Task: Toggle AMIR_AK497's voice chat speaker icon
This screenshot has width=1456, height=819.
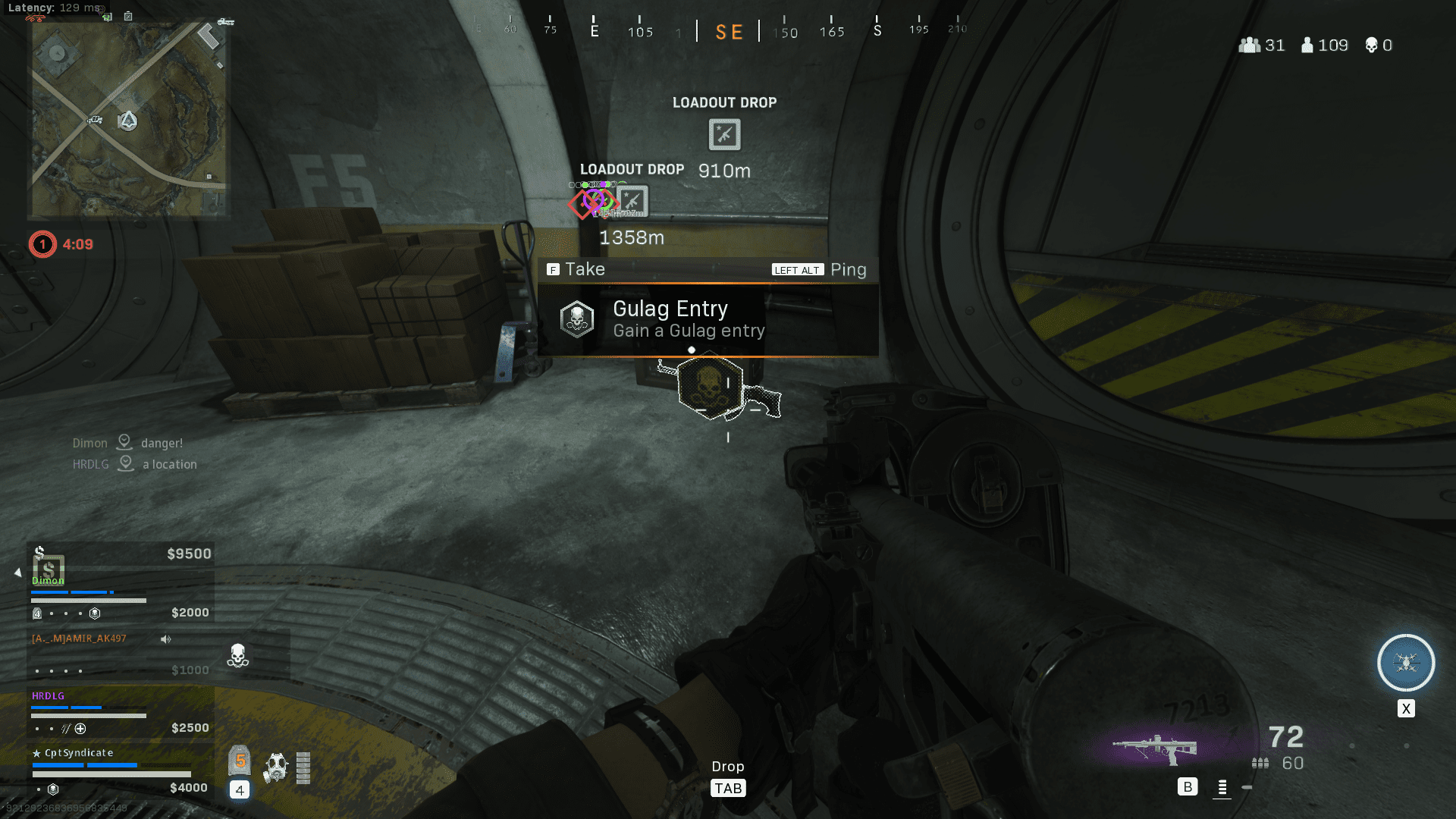Action: 165,639
